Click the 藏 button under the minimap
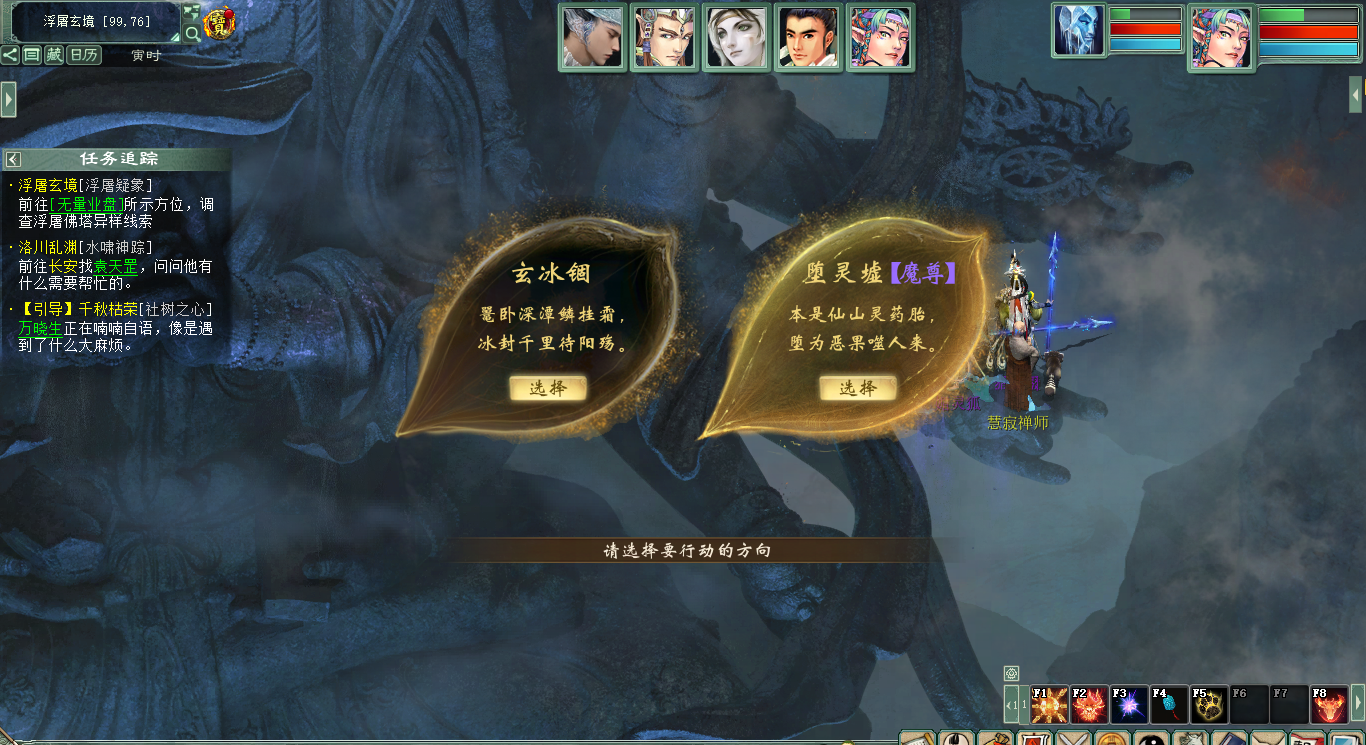1366x745 pixels. (54, 55)
